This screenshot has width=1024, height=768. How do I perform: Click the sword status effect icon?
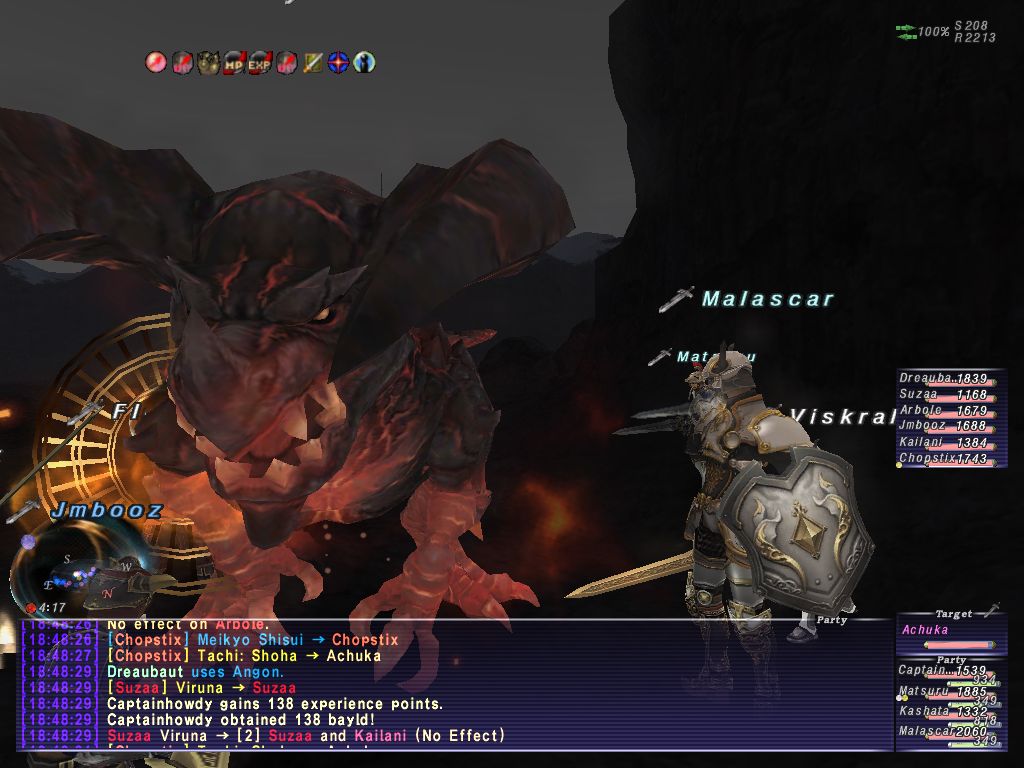coord(313,63)
